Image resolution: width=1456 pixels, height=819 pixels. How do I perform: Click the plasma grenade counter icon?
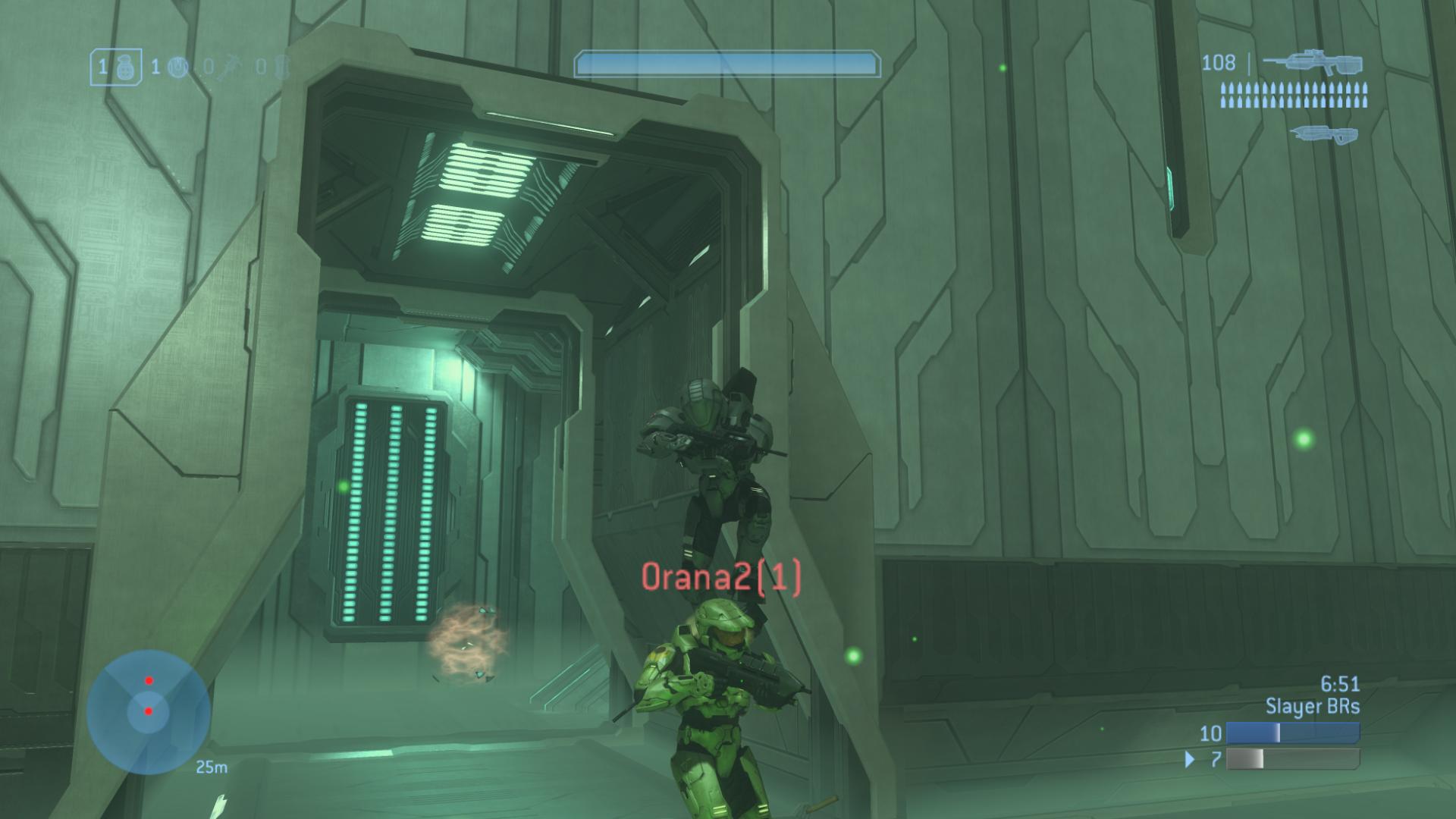179,67
